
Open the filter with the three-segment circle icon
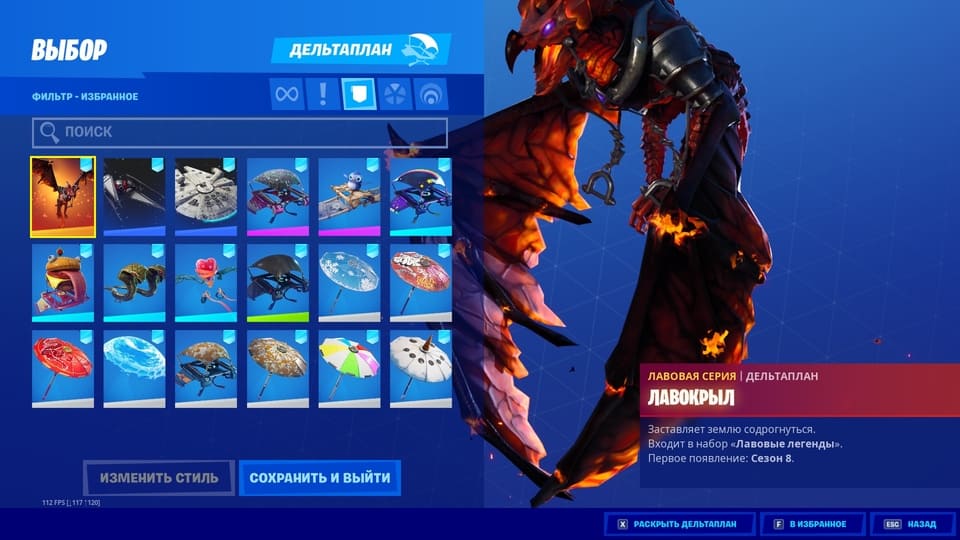coord(395,94)
